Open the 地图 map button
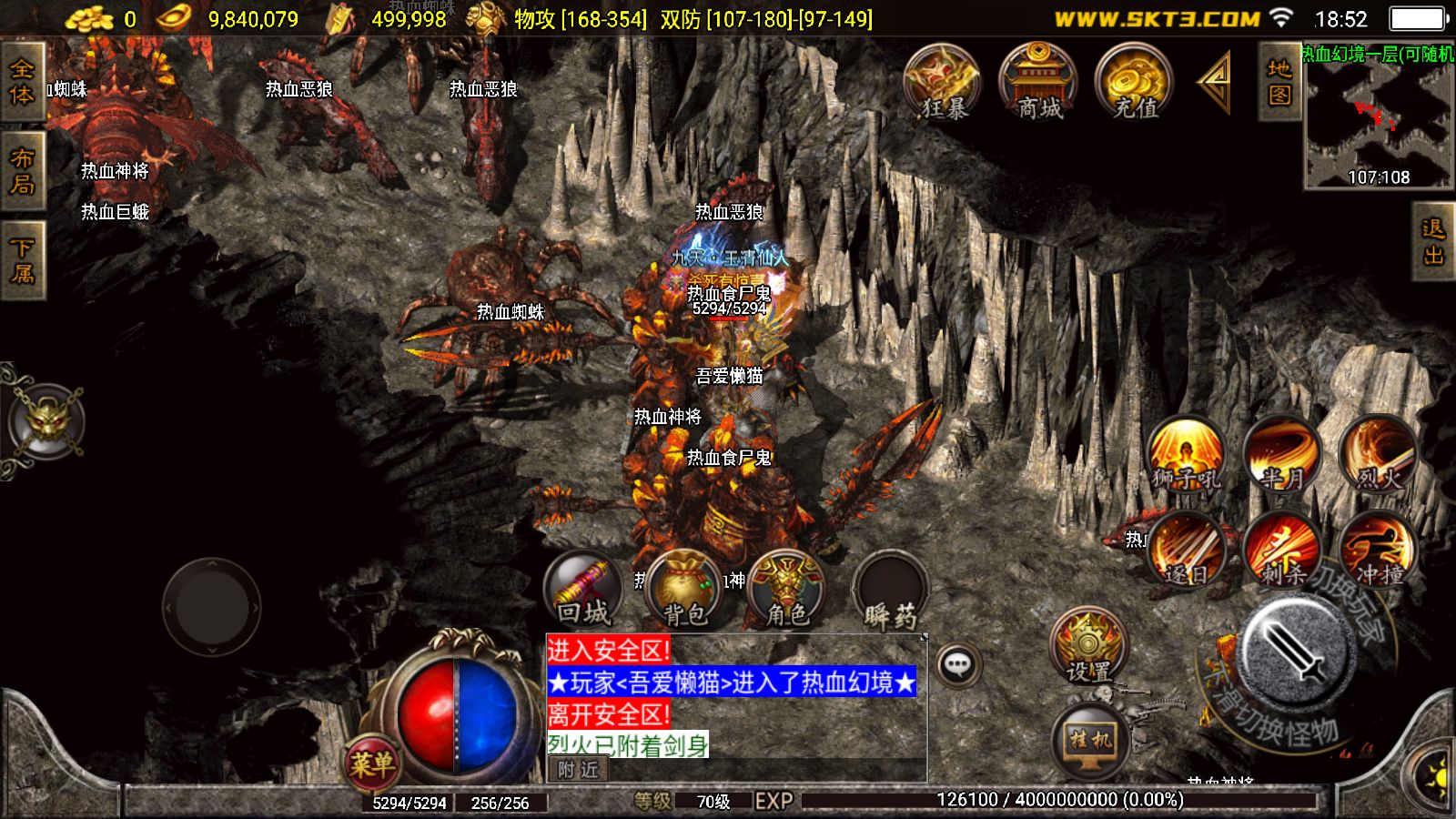1456x819 pixels. tap(1279, 82)
